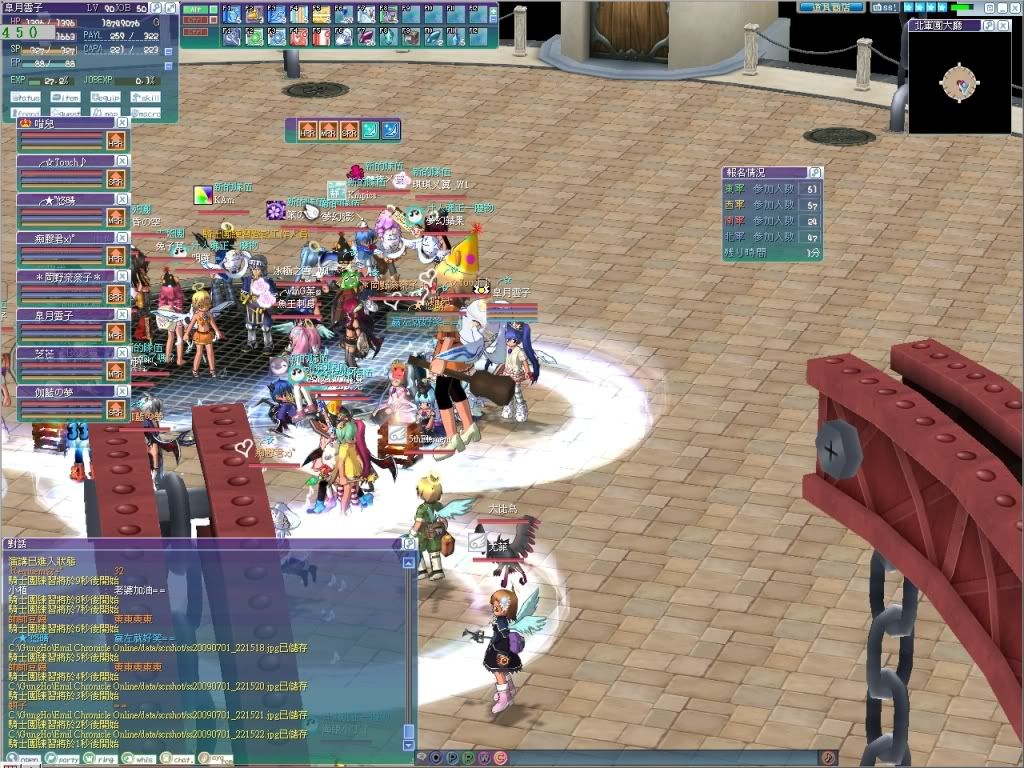Open the skill list button
The height and width of the screenshot is (768, 1024).
[145, 97]
